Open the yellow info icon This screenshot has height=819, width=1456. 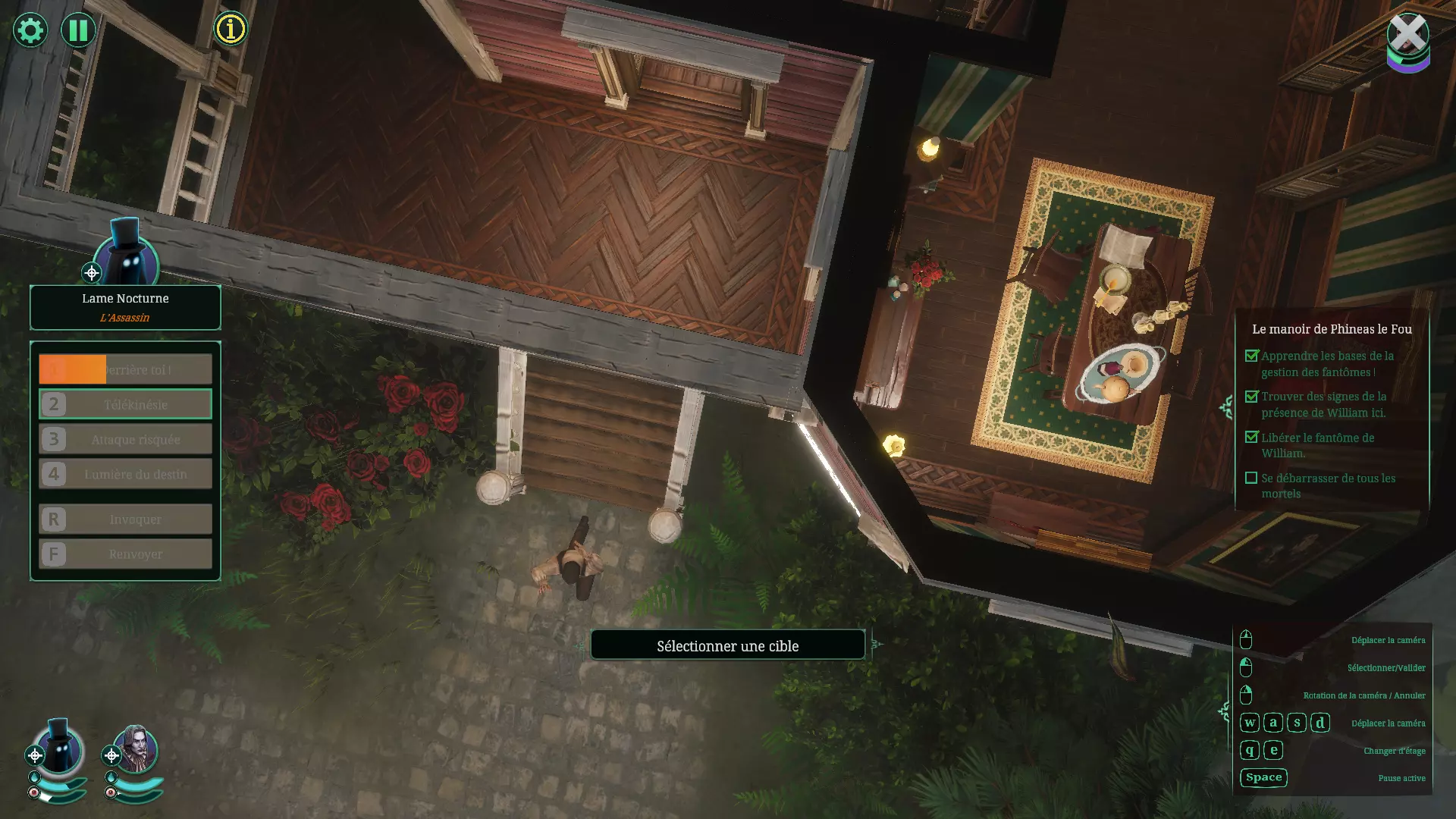[x=231, y=29]
